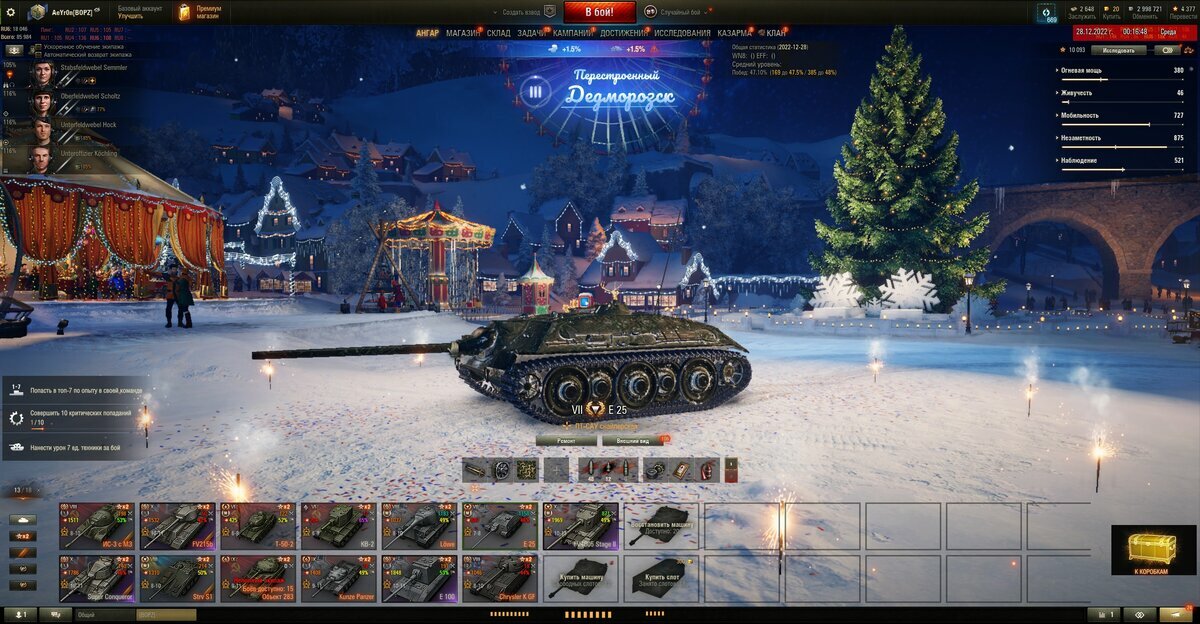Start a battle with the red 'В бой!' button
This screenshot has height=624, width=1200.
pos(600,12)
